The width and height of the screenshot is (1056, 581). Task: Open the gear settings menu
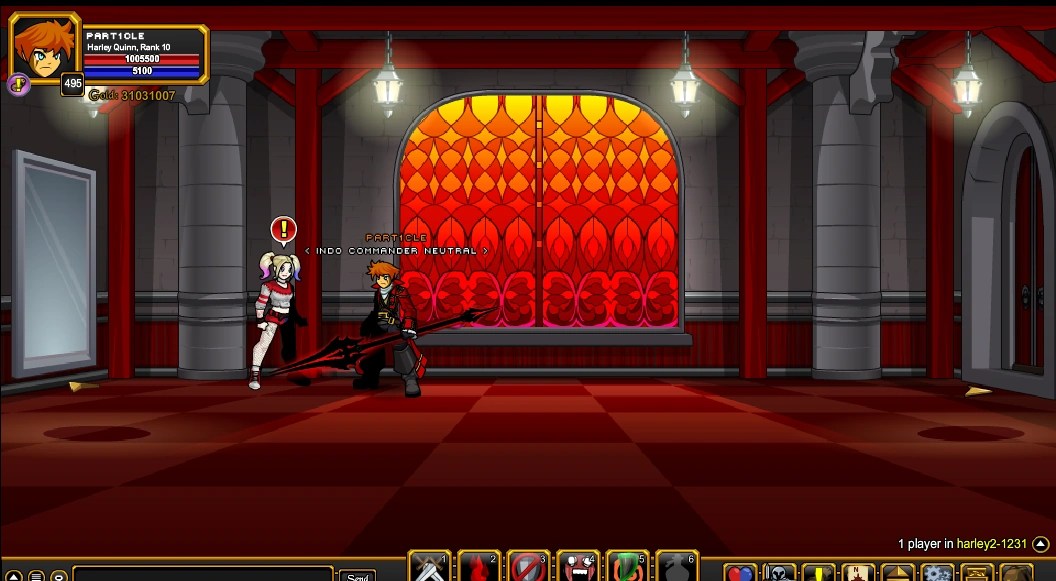[937, 573]
